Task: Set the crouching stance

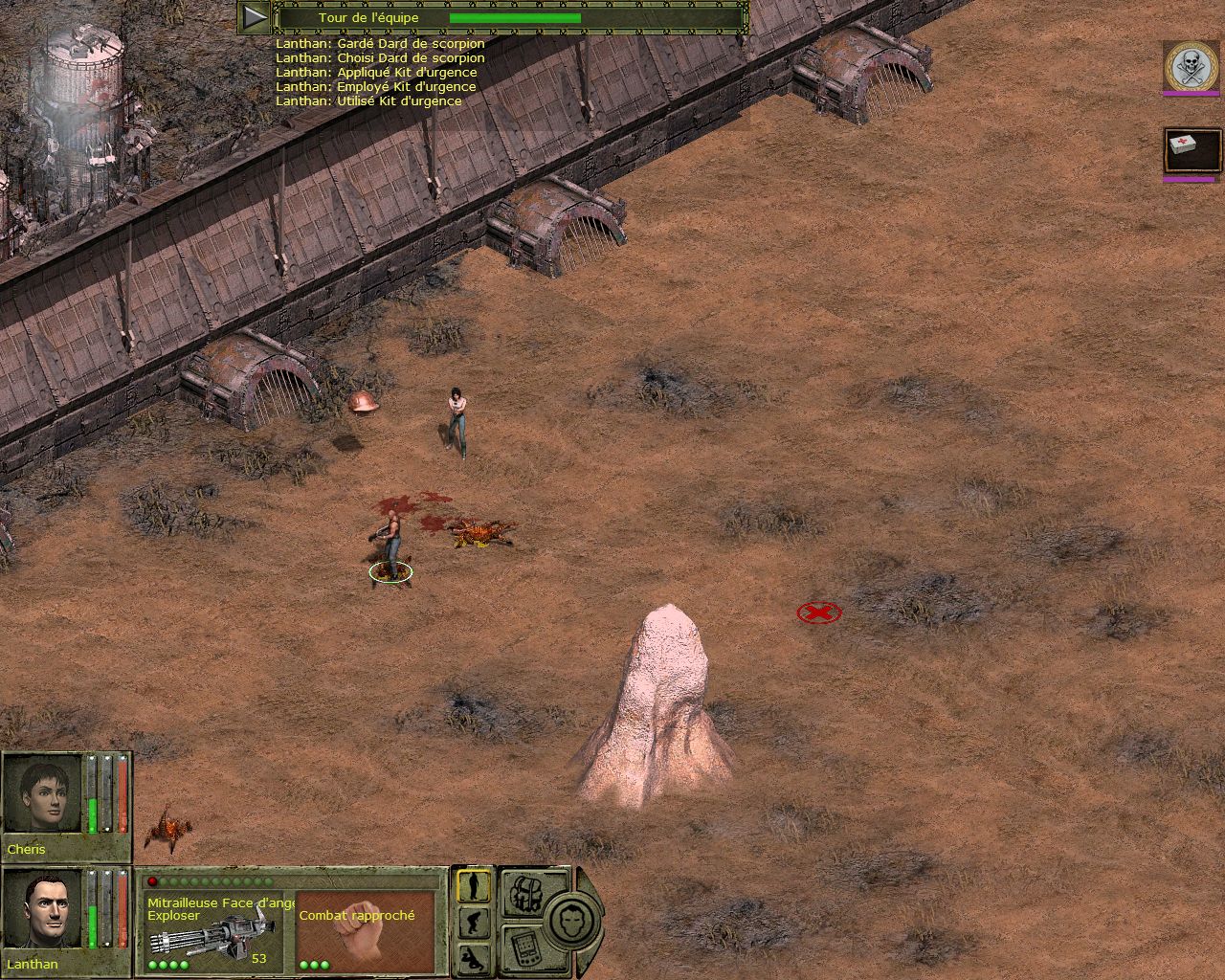Action: click(473, 923)
